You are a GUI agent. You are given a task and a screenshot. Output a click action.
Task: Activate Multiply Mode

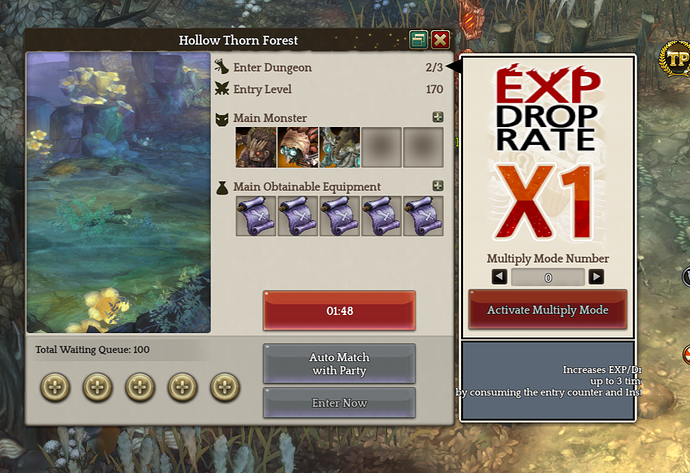tap(547, 310)
